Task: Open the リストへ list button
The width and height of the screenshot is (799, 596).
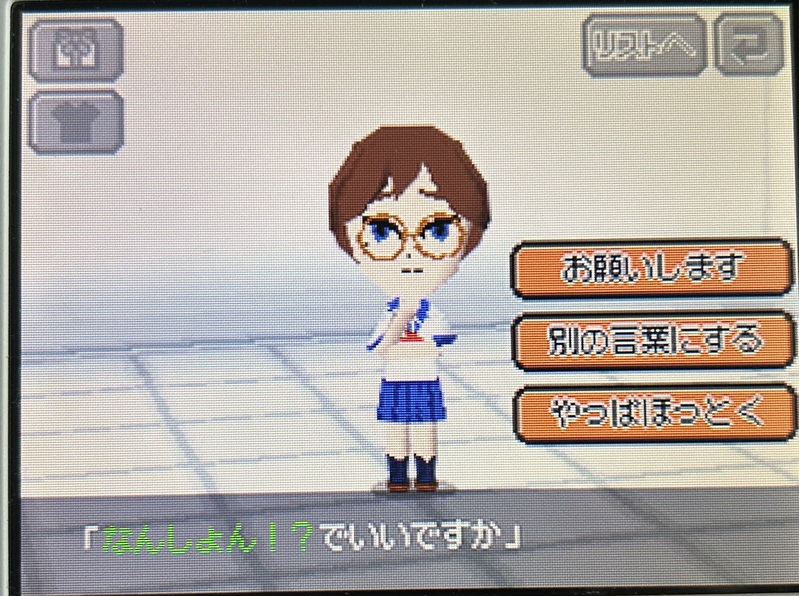Action: click(x=645, y=44)
